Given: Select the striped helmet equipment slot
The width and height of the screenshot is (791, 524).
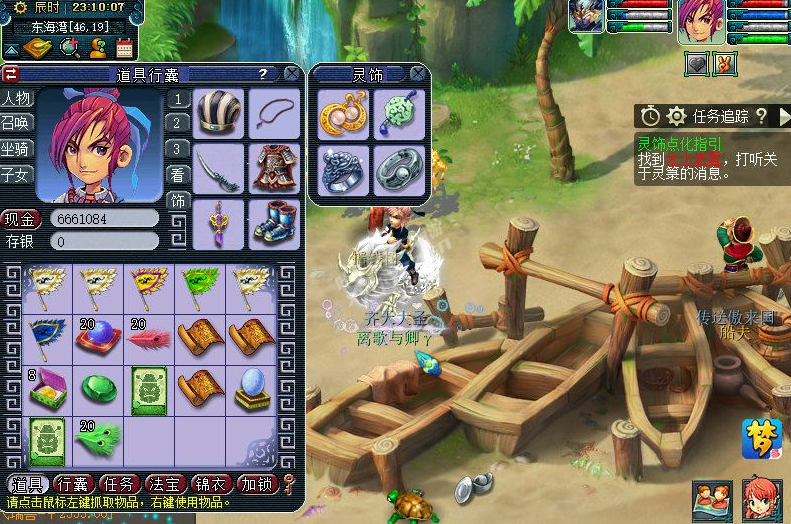Looking at the screenshot, I should (x=218, y=113).
